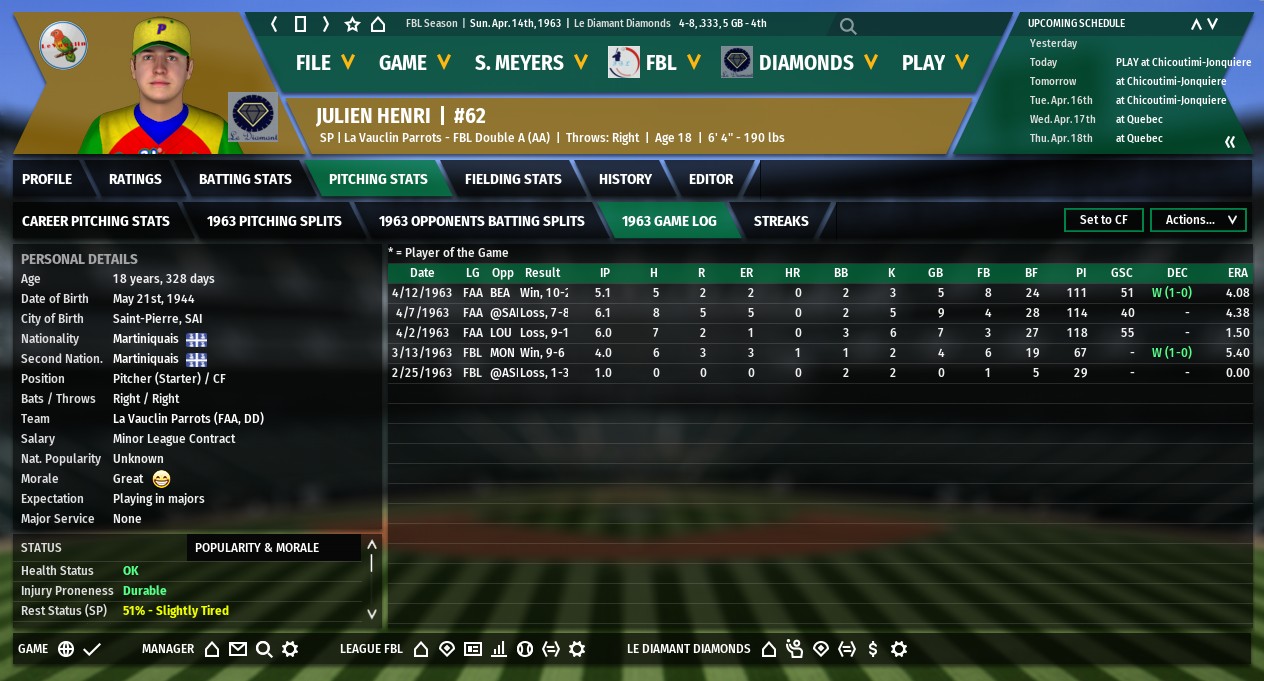Image resolution: width=1264 pixels, height=681 pixels.
Task: Open the History tab
Action: point(625,179)
